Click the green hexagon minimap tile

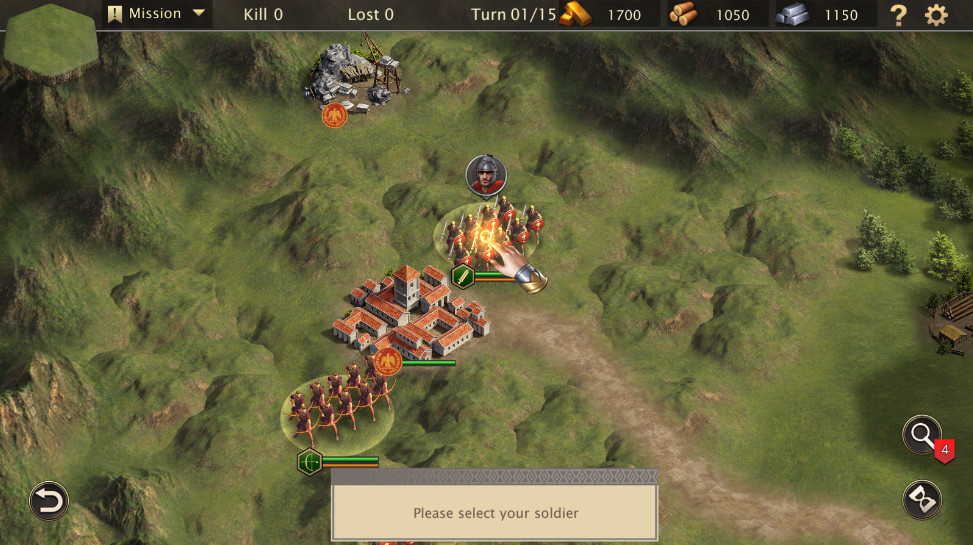pos(51,41)
